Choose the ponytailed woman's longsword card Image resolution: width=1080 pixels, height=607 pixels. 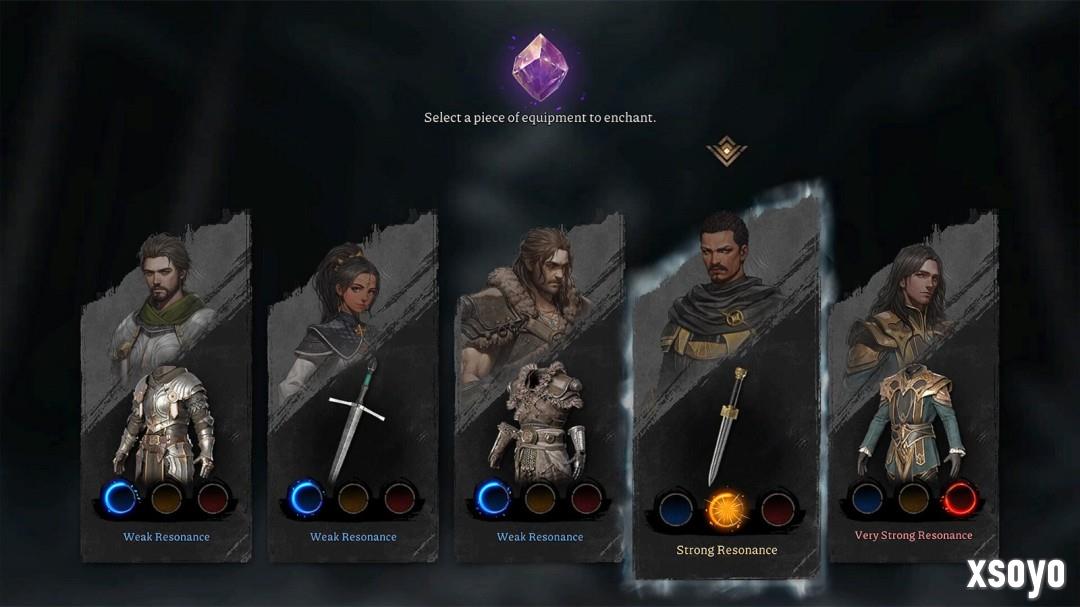coord(353,420)
